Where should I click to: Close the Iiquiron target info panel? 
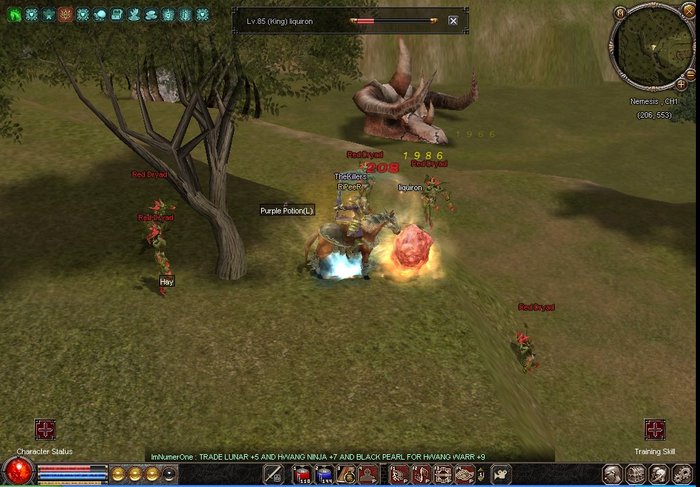pyautogui.click(x=453, y=20)
